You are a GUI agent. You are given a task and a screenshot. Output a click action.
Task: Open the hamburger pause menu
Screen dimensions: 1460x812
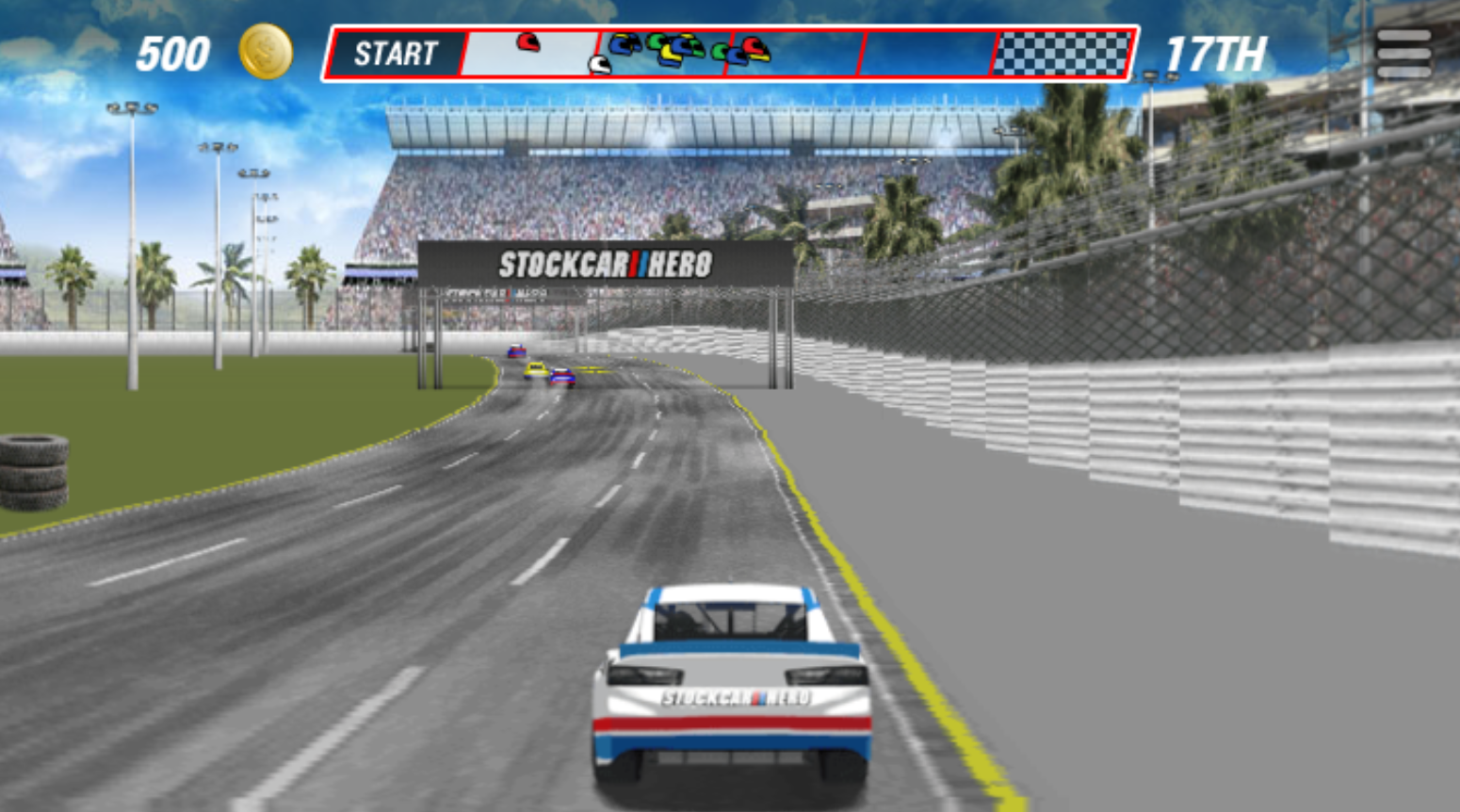coord(1403,54)
